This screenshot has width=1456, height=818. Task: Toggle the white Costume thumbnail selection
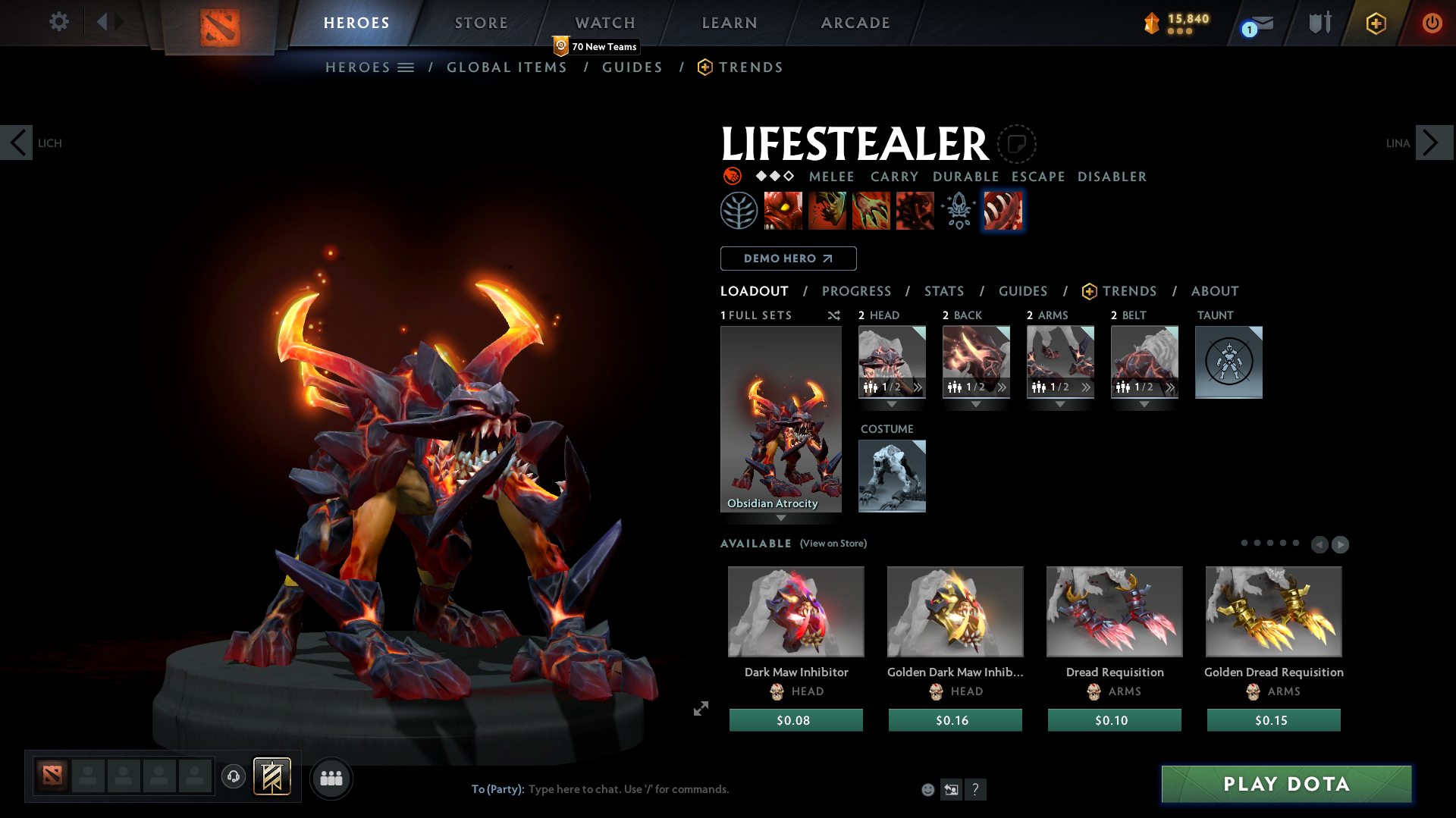(x=892, y=476)
